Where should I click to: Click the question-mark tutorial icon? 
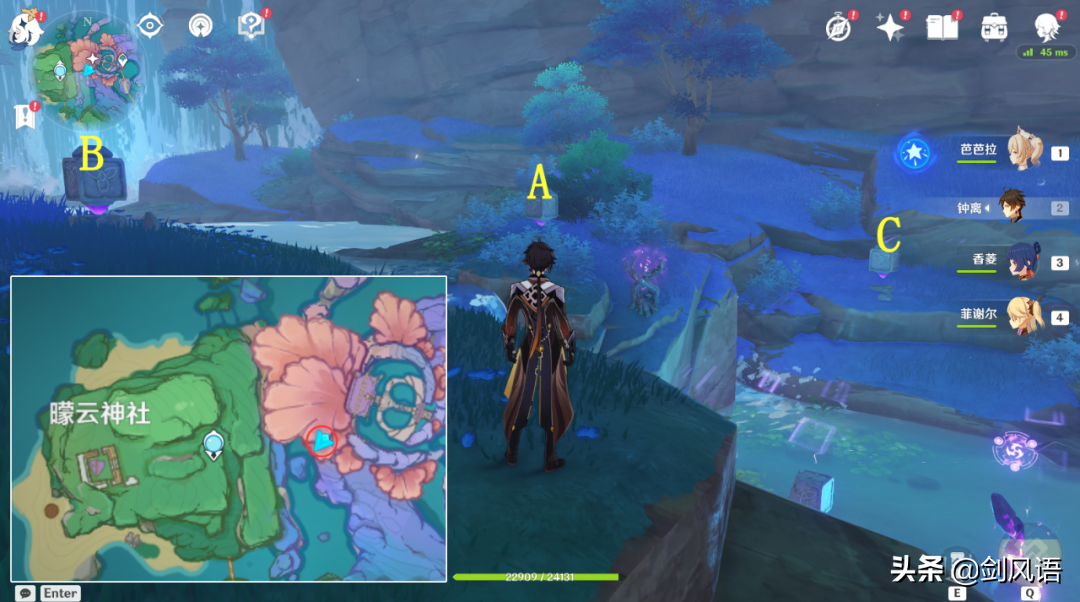point(250,26)
